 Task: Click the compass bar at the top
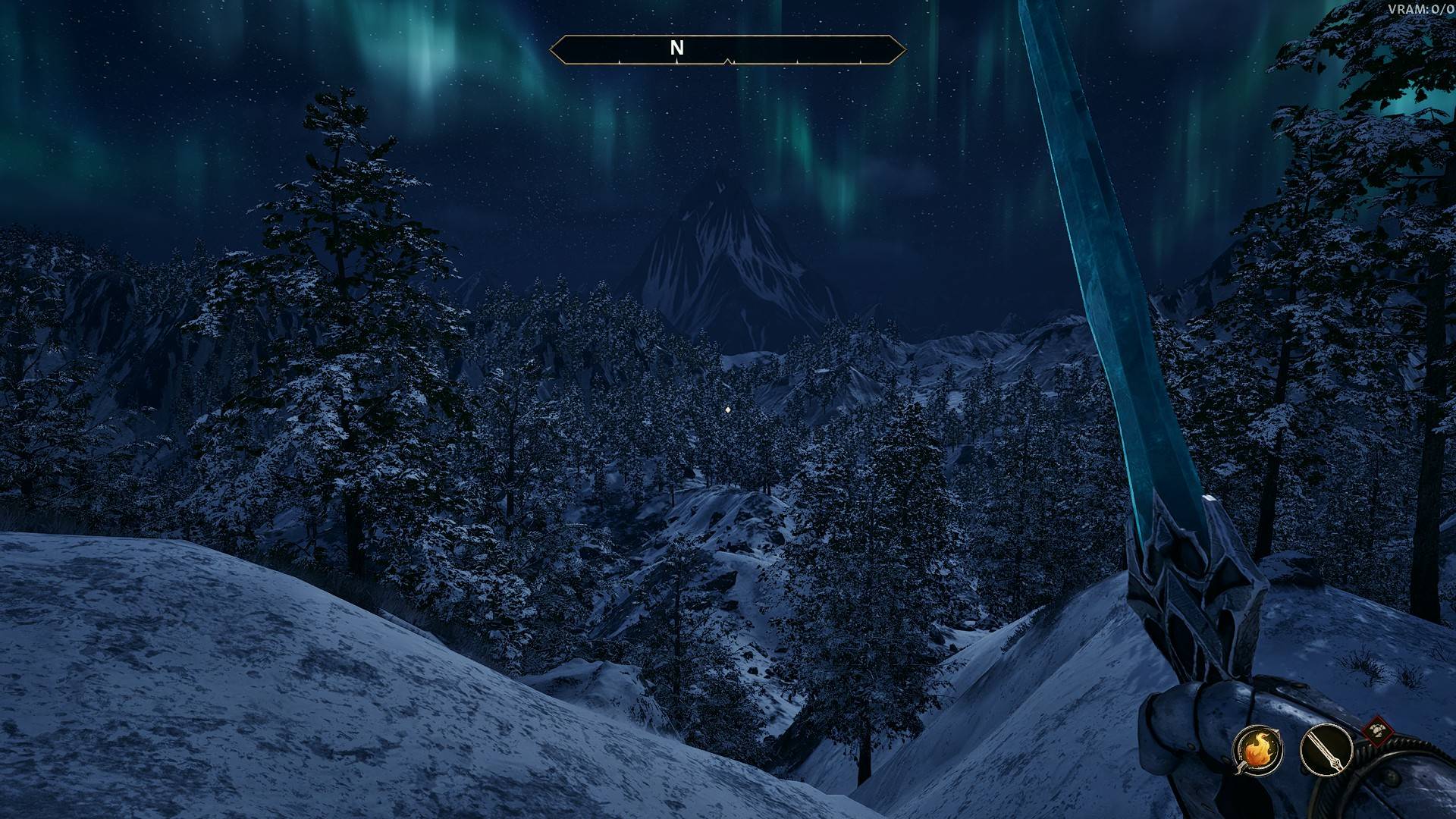point(727,50)
